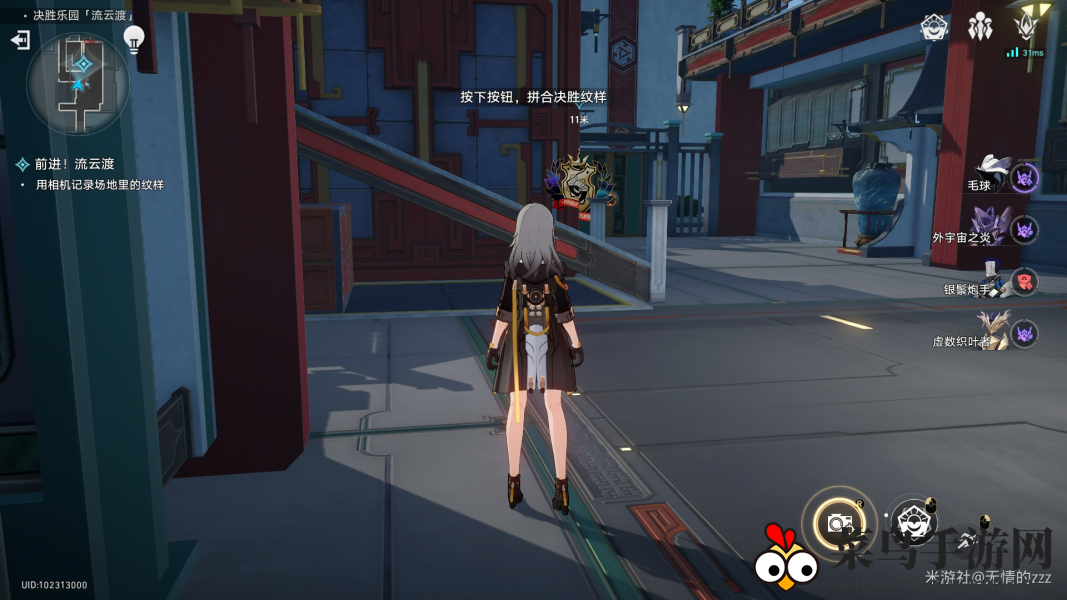Use the pentagon emblem skill button
This screenshot has width=1067, height=600.
912,520
